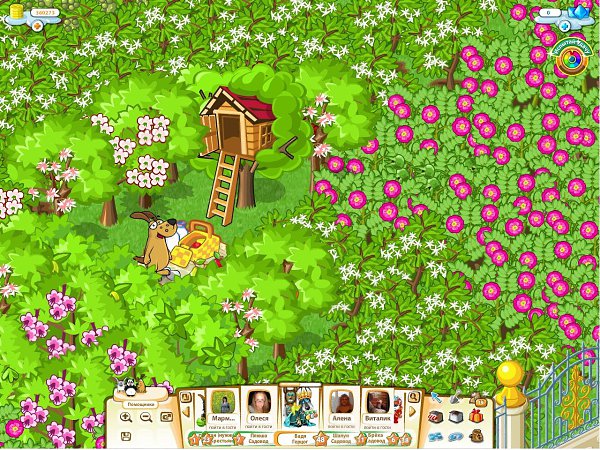Open the rainbow color wheel button
Screen dimensions: 600x450
pyautogui.click(x=572, y=58)
